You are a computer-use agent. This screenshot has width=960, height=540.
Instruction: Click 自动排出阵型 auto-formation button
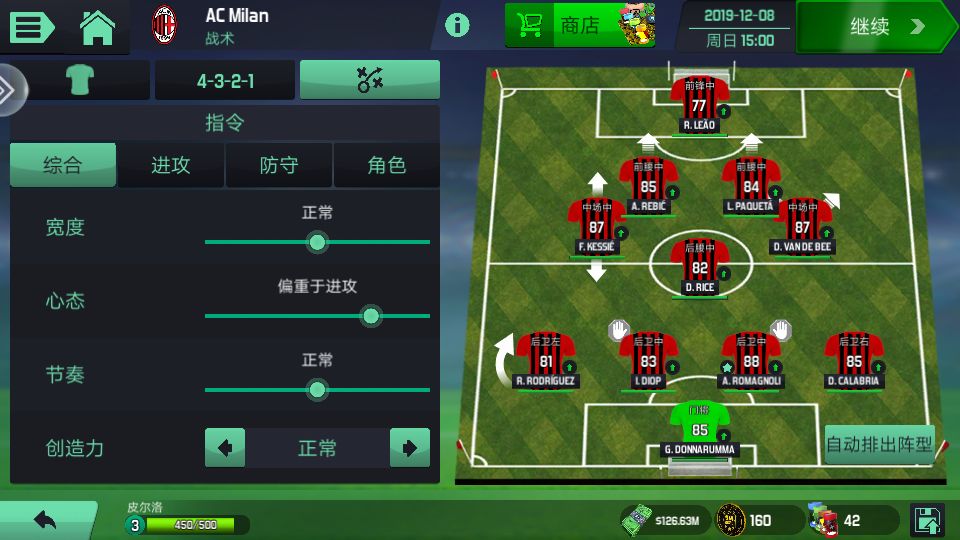tap(879, 444)
